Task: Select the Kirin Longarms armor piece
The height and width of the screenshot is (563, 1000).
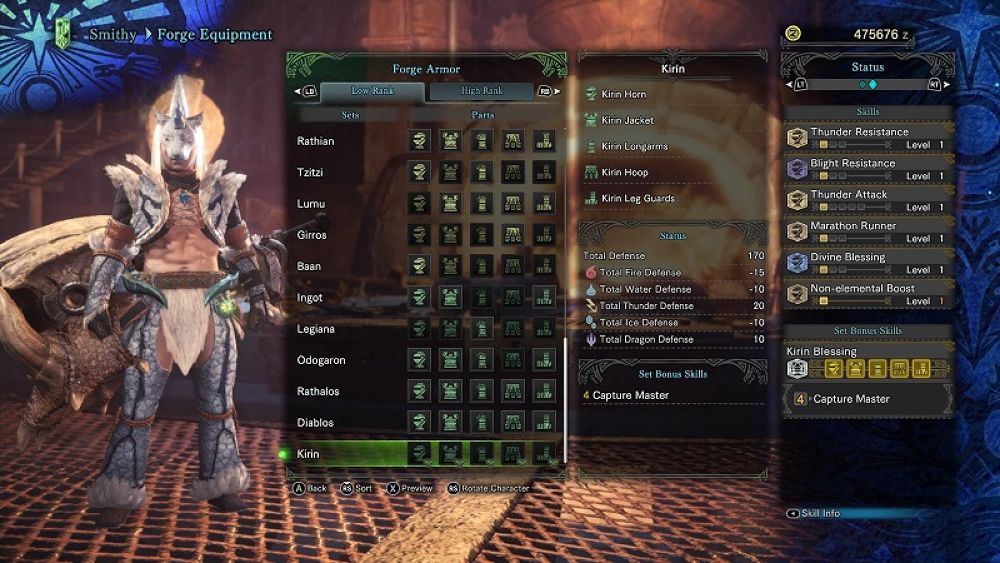Action: (x=635, y=146)
